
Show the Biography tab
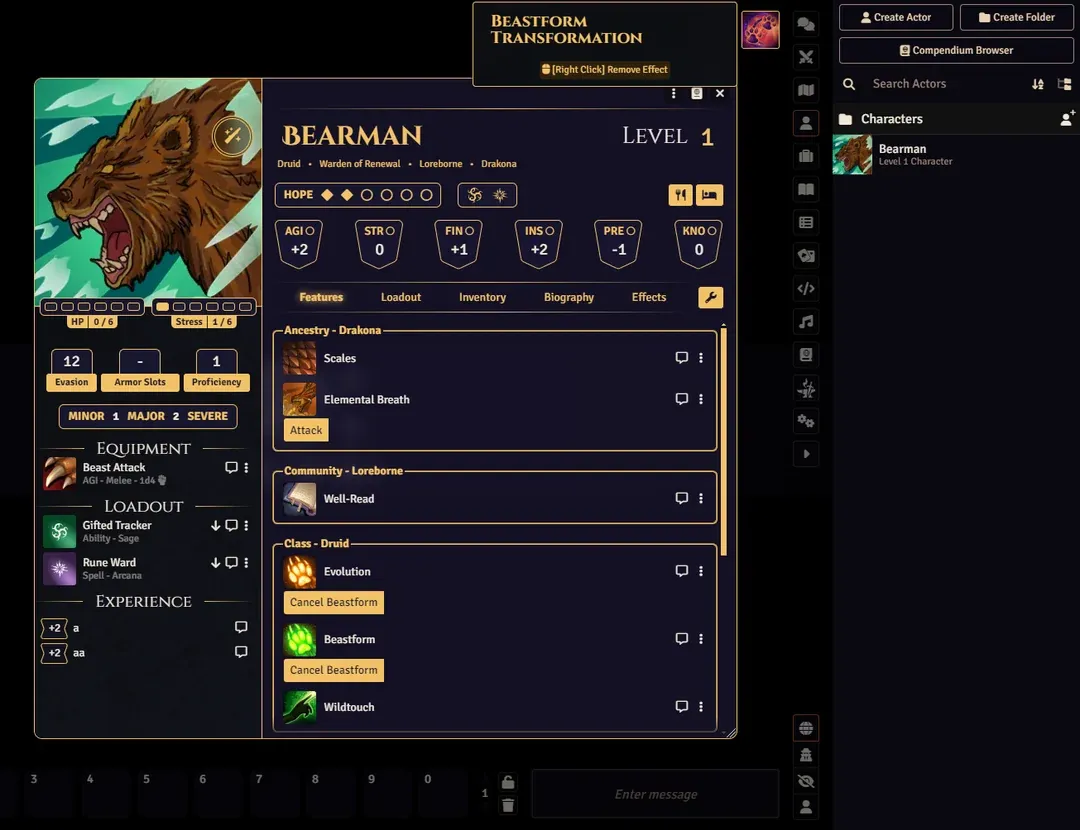[569, 297]
